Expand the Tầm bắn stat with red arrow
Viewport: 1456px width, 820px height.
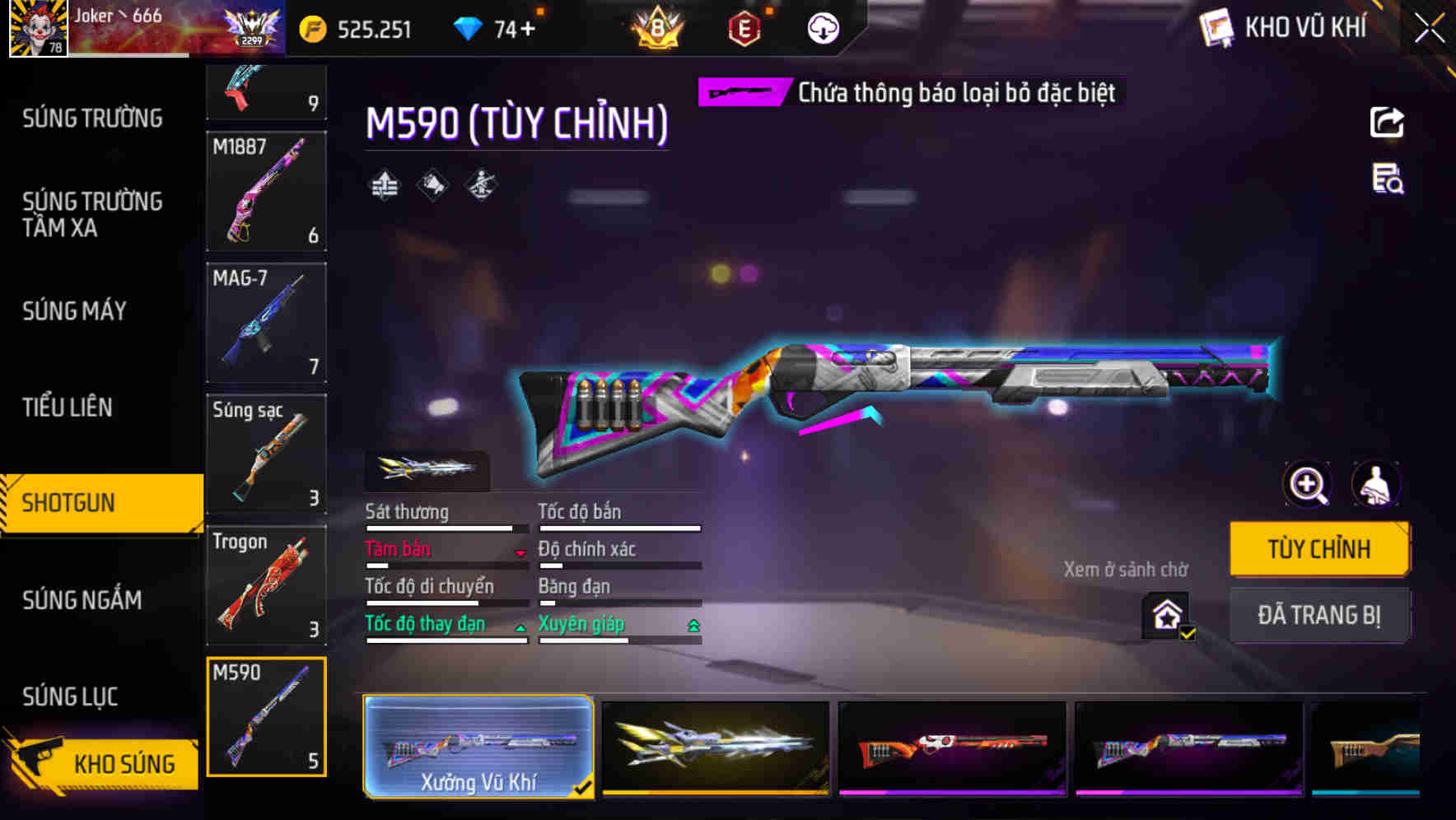point(521,553)
